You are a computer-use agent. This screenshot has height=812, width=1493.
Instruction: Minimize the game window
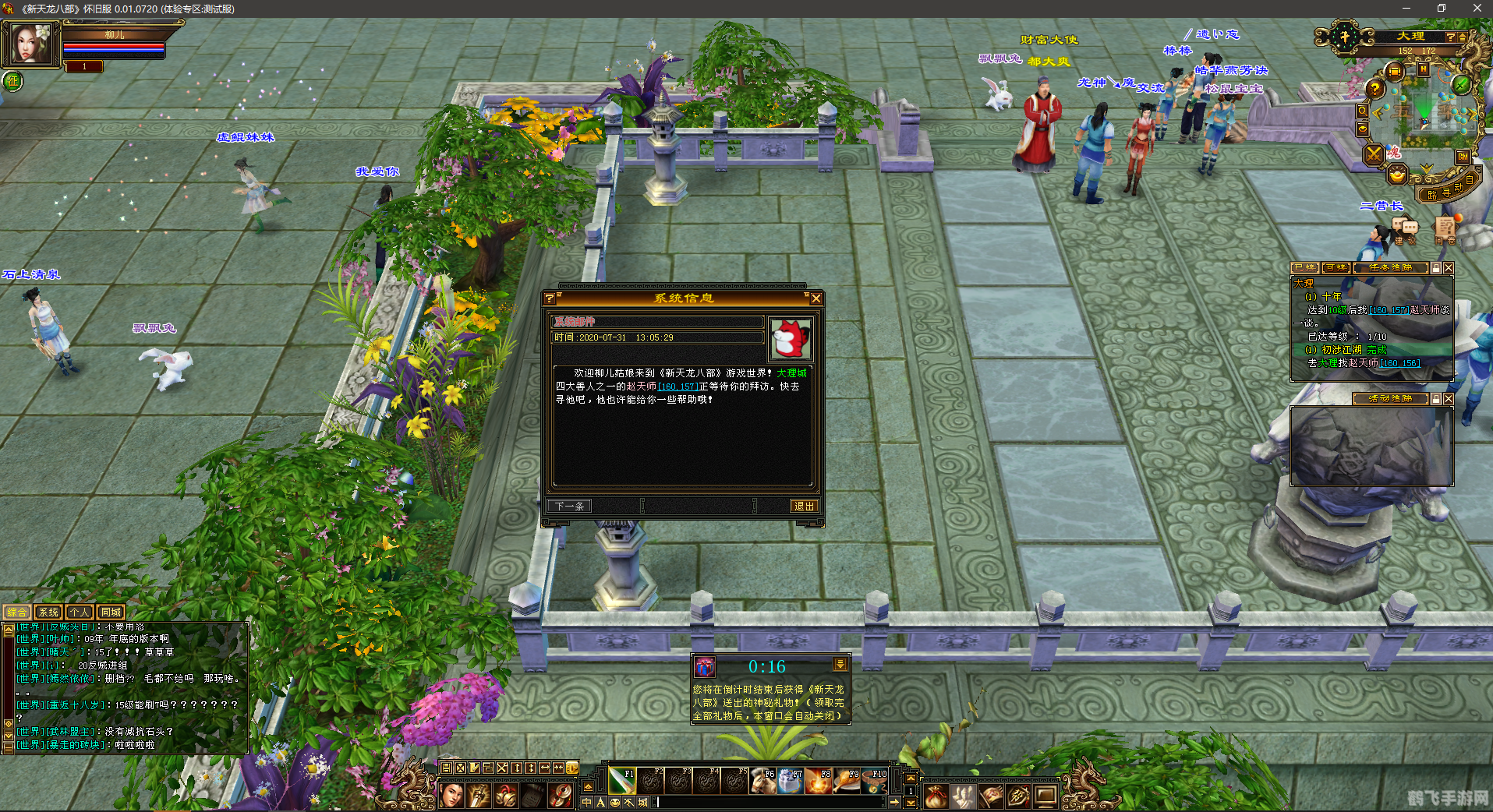(1406, 9)
